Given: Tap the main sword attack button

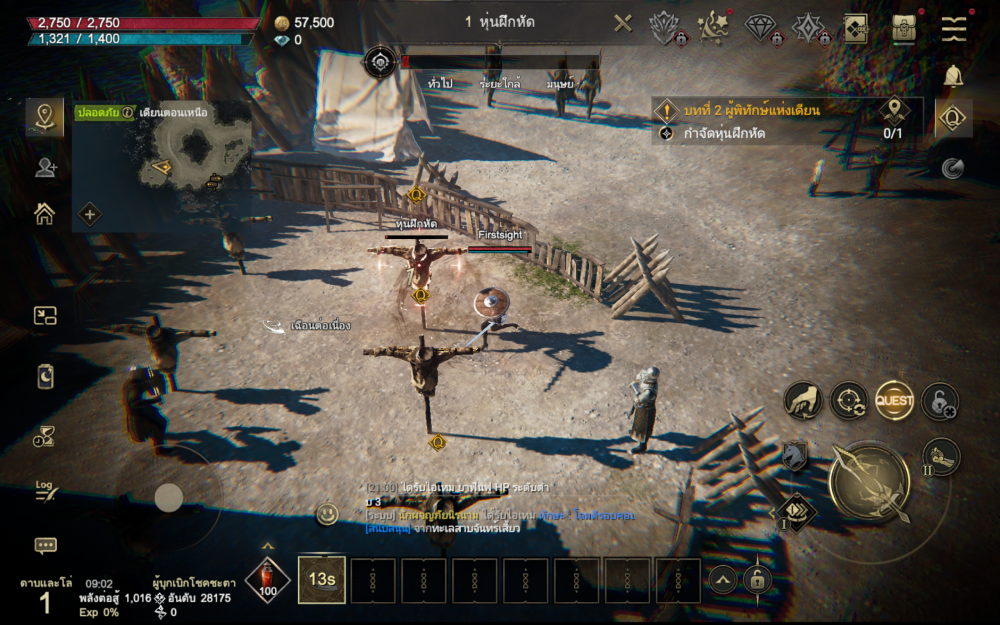Looking at the screenshot, I should (869, 483).
